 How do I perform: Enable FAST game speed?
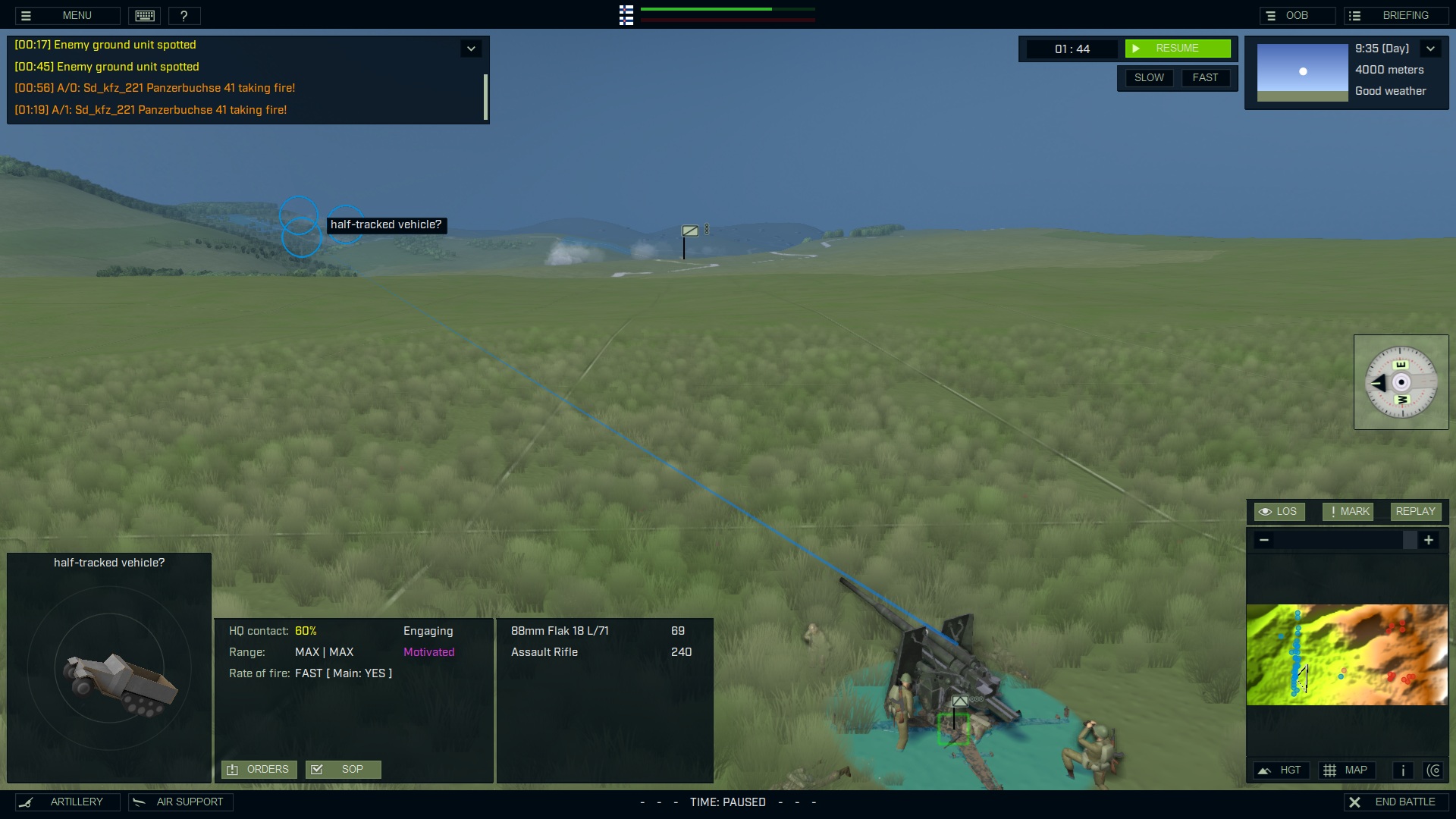(1206, 77)
